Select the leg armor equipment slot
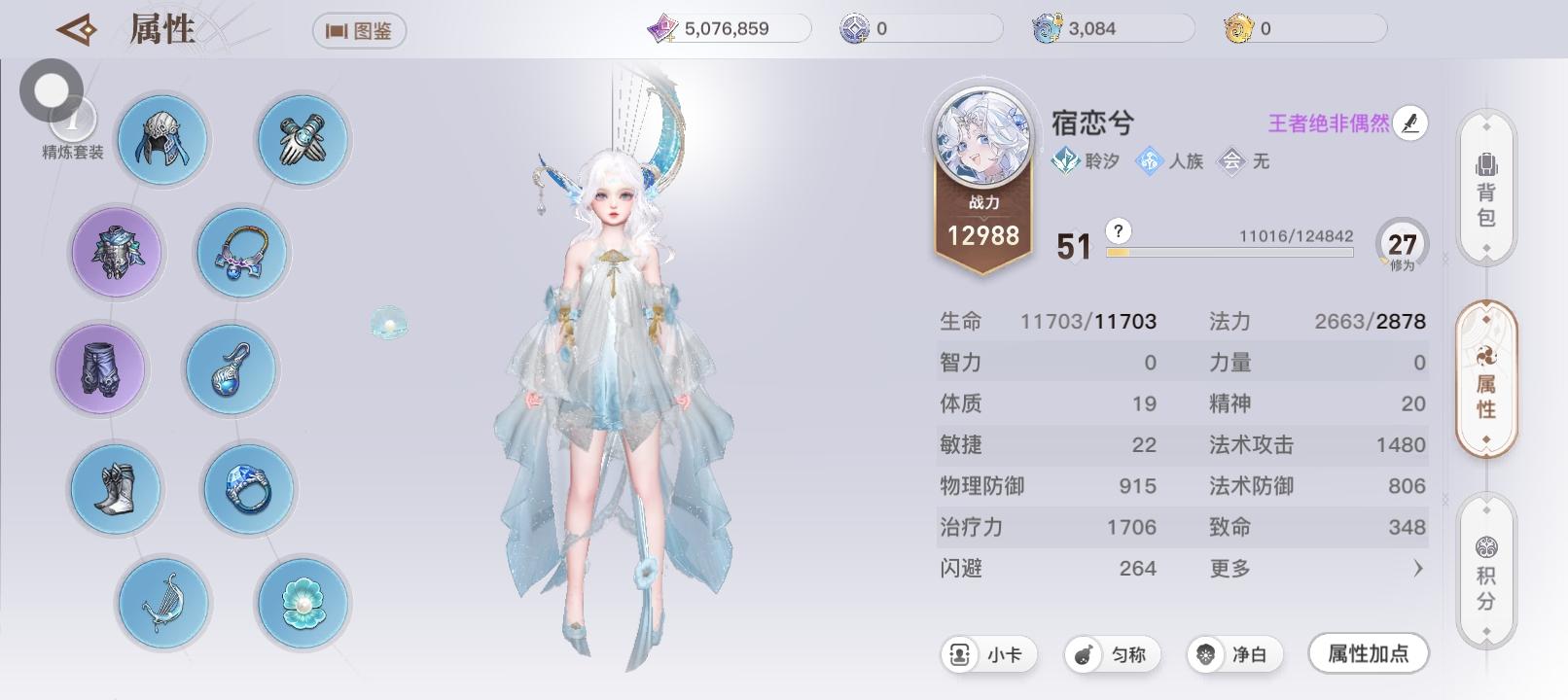Viewport: 1568px width, 700px height. point(100,369)
